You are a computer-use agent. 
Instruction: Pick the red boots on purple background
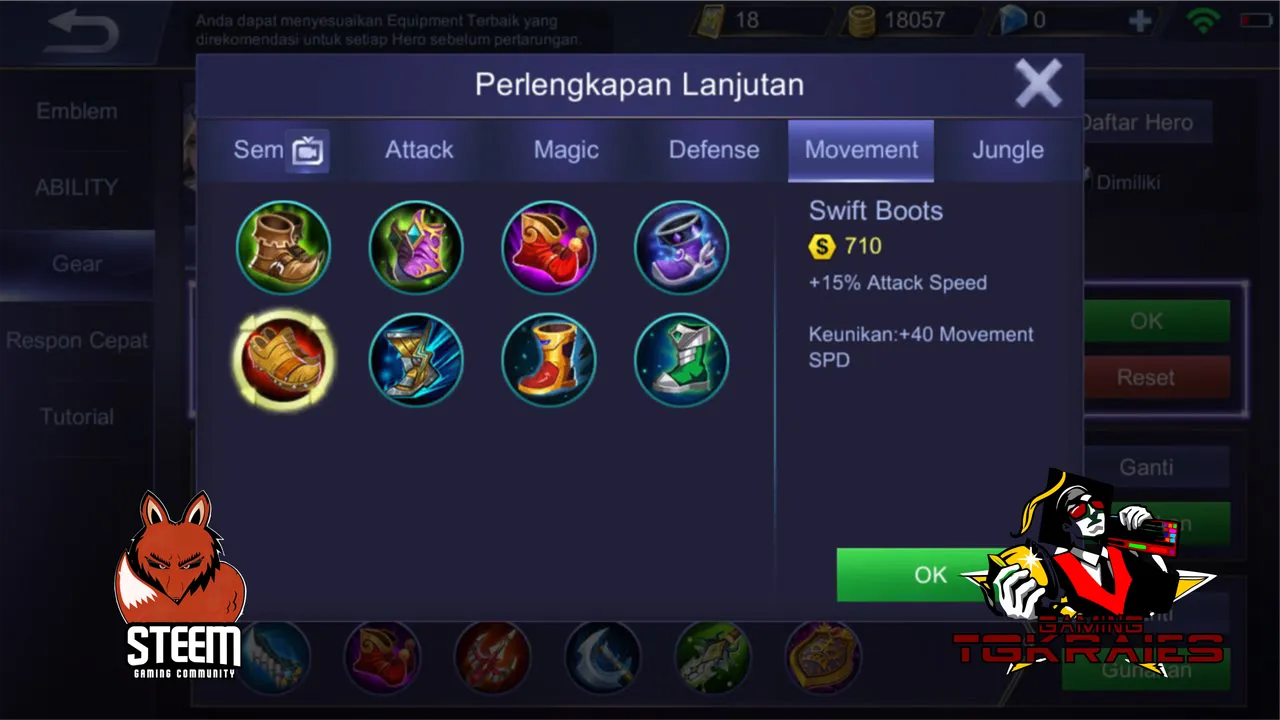[548, 247]
